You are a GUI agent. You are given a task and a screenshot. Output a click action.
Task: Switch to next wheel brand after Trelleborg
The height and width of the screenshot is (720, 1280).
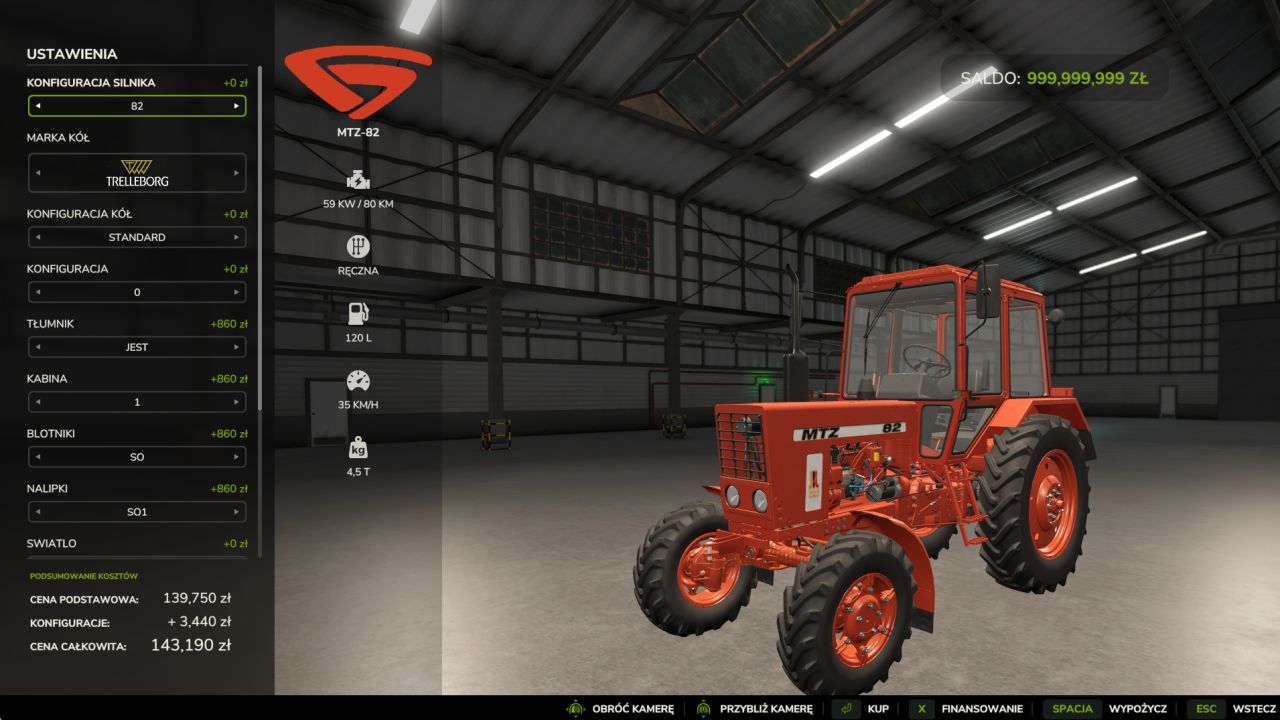click(x=237, y=173)
